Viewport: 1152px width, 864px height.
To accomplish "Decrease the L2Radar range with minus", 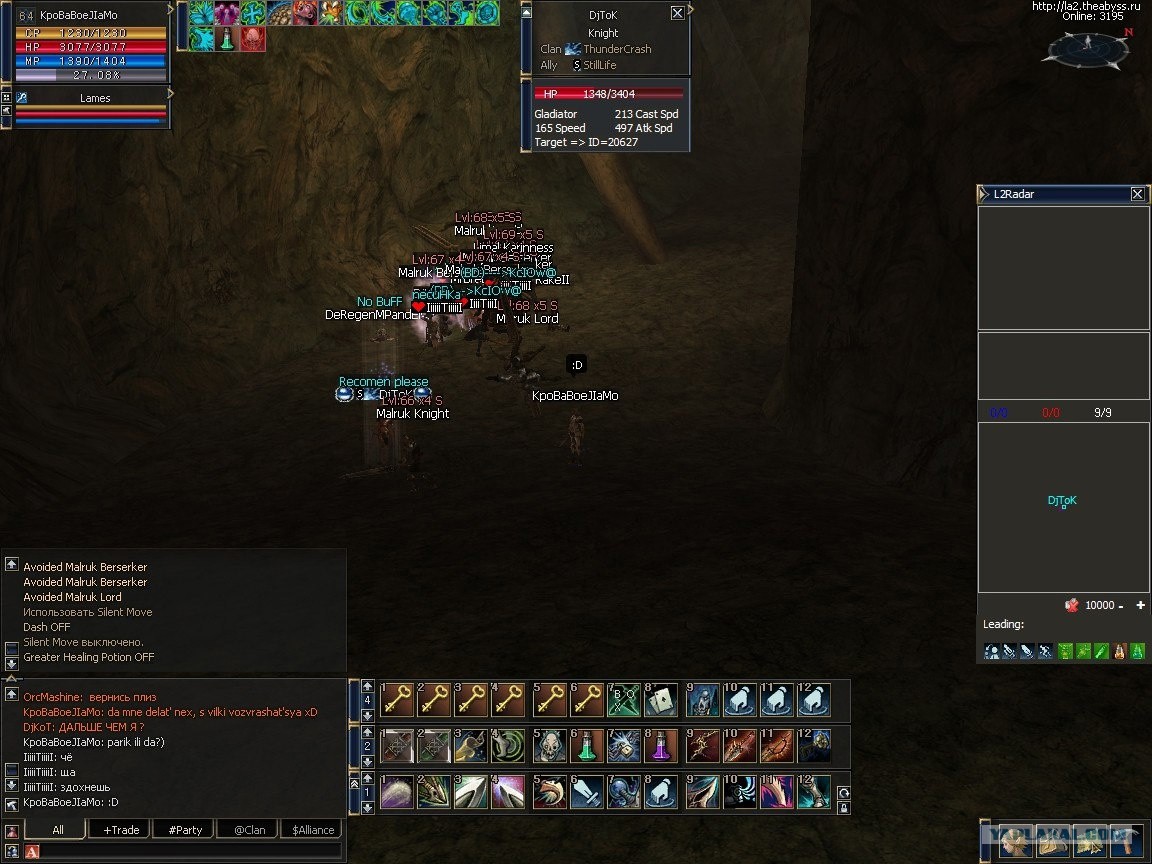I will (x=1121, y=606).
